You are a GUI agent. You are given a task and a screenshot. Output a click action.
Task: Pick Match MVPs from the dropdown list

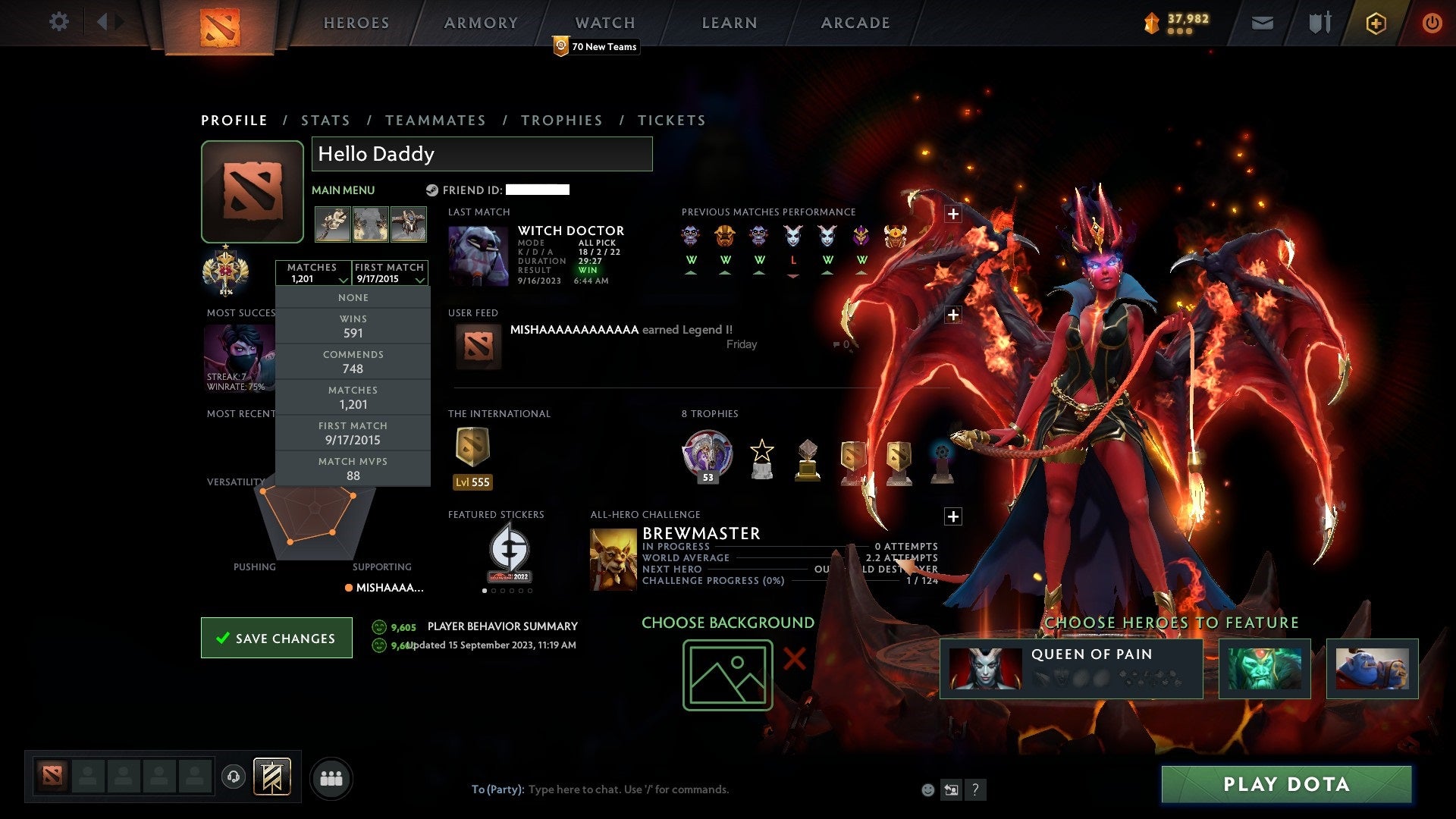(x=353, y=469)
